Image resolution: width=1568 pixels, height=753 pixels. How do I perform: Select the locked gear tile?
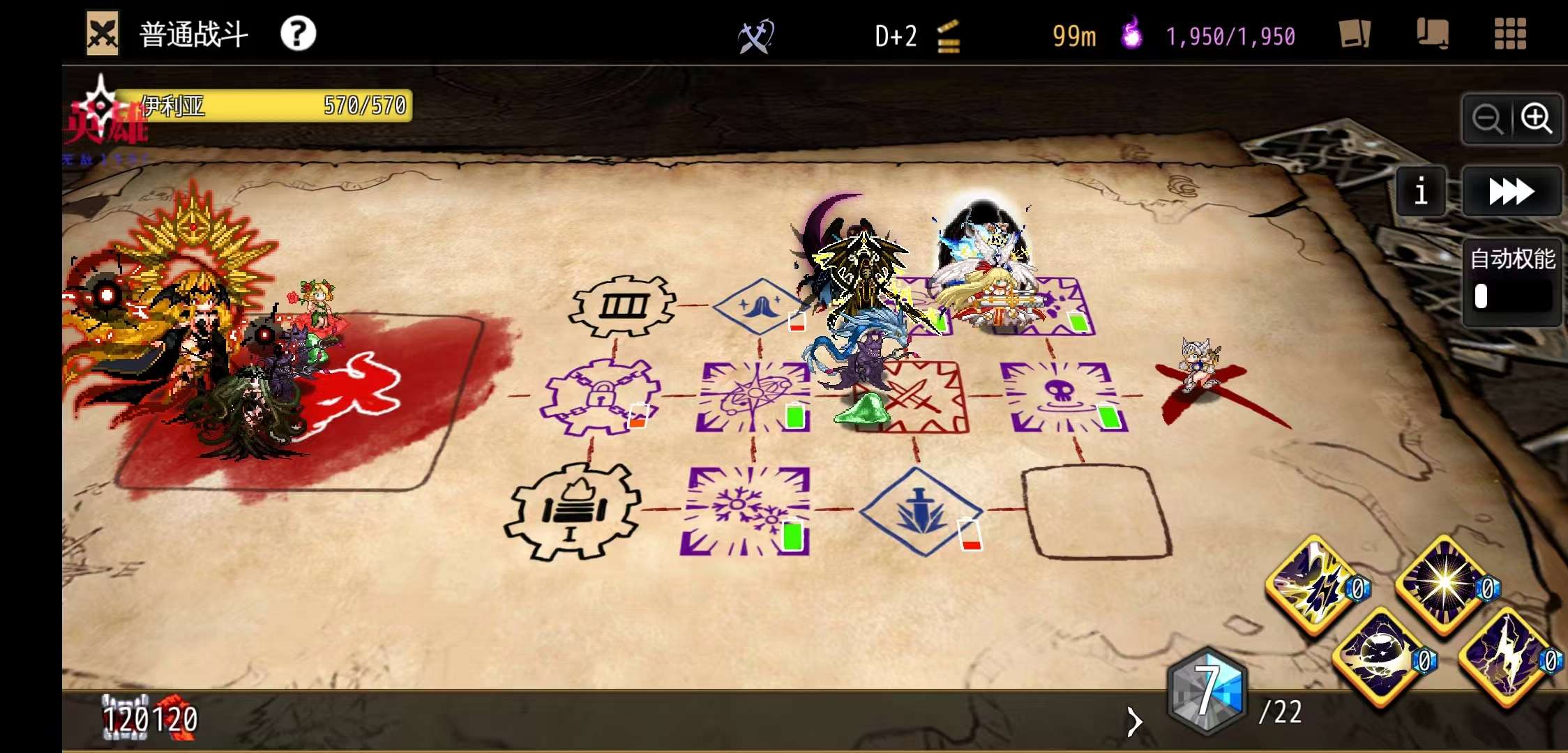click(x=598, y=397)
